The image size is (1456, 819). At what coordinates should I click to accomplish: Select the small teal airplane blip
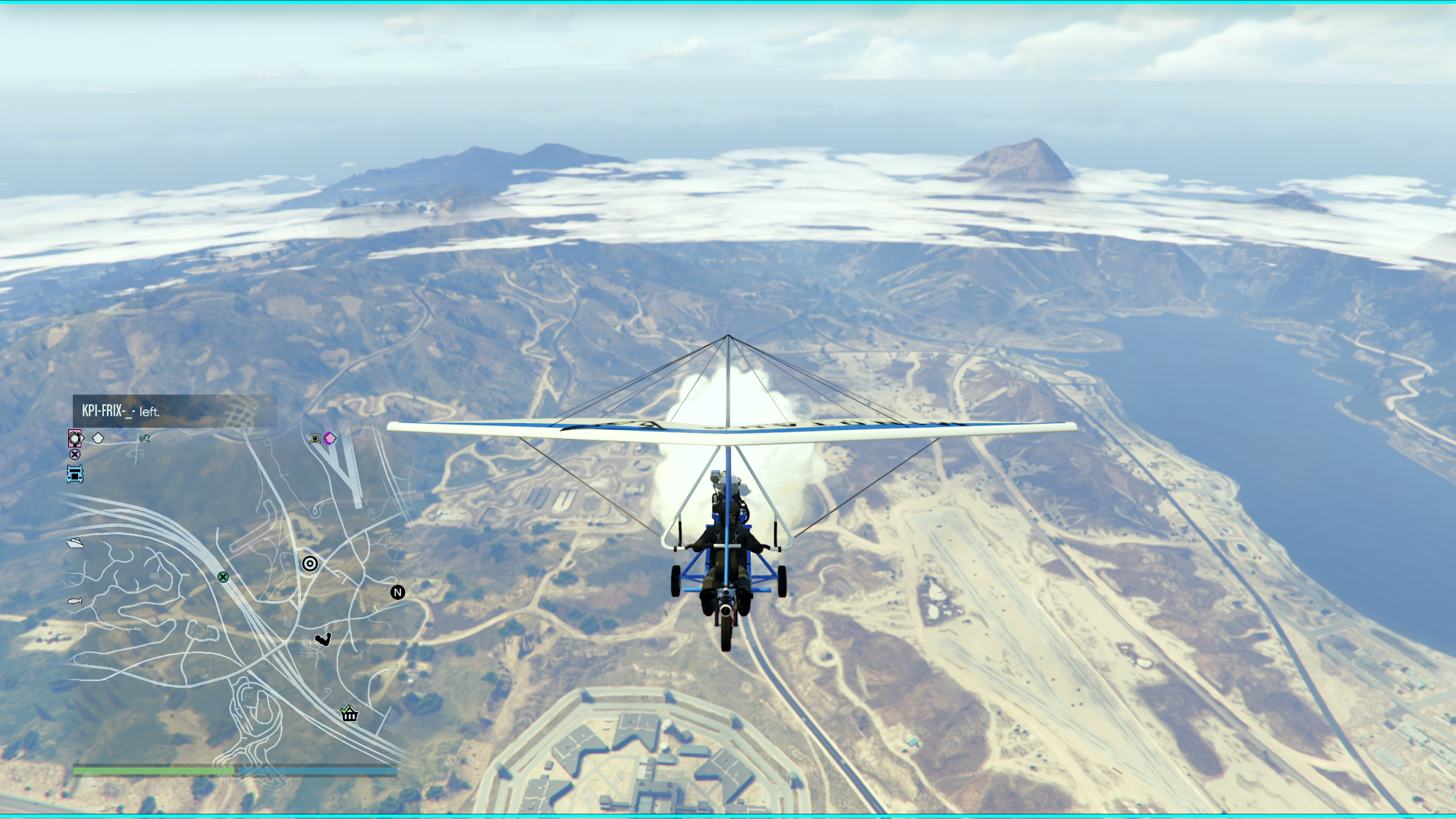[x=145, y=438]
